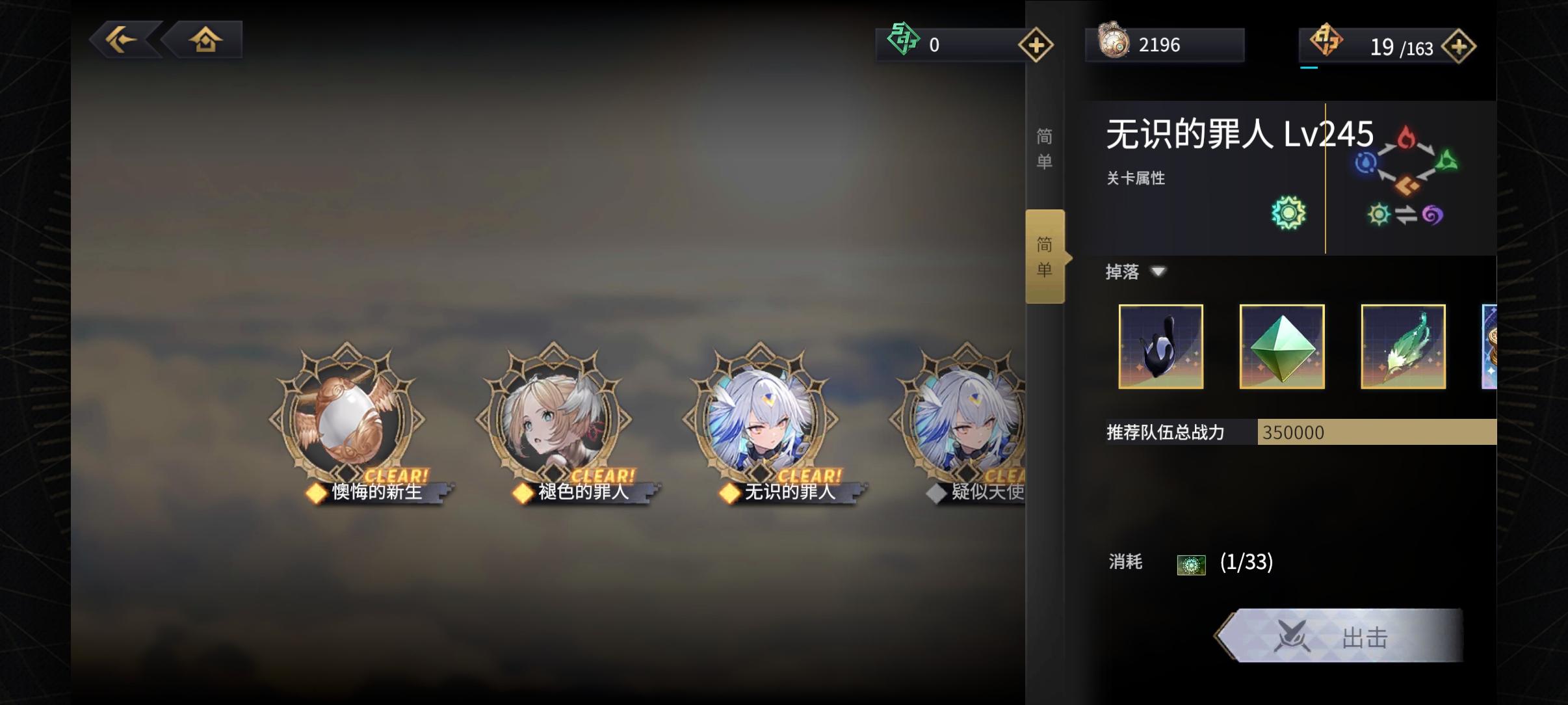Click the green crystal drop item

(1281, 346)
